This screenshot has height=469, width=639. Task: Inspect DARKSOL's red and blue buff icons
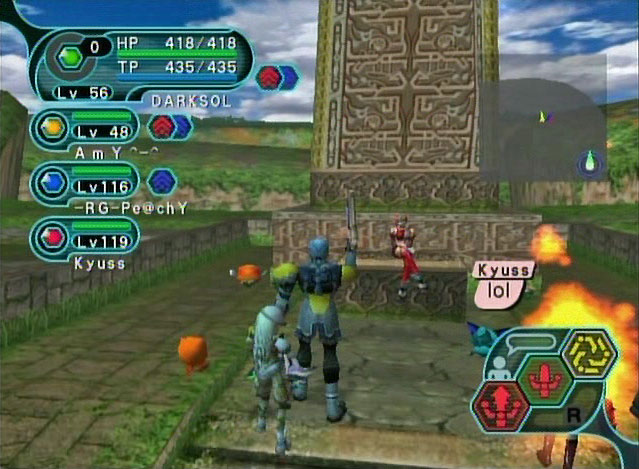tap(276, 77)
